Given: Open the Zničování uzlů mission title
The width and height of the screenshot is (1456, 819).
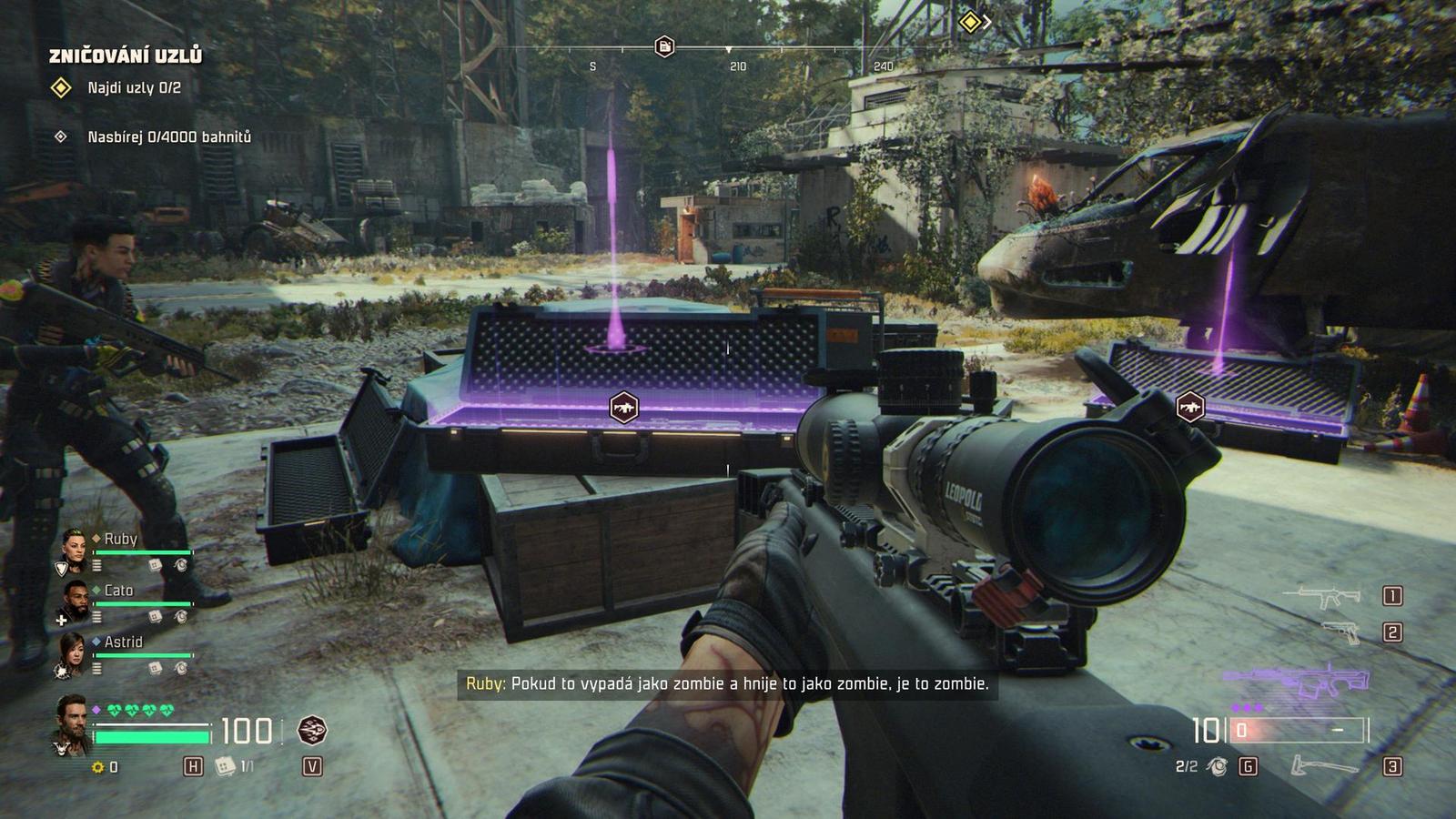Looking at the screenshot, I should click(126, 56).
